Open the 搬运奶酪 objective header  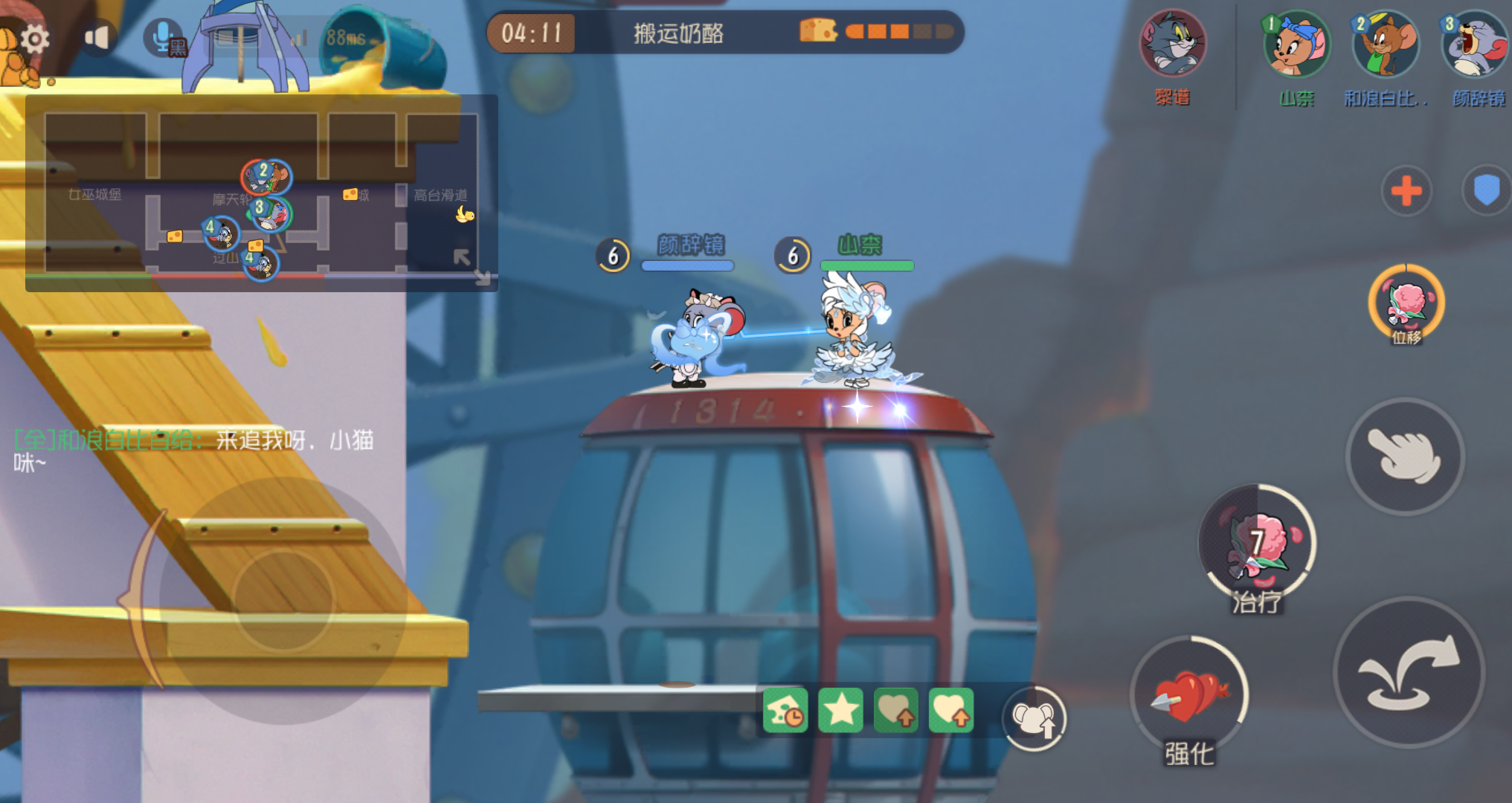[678, 33]
